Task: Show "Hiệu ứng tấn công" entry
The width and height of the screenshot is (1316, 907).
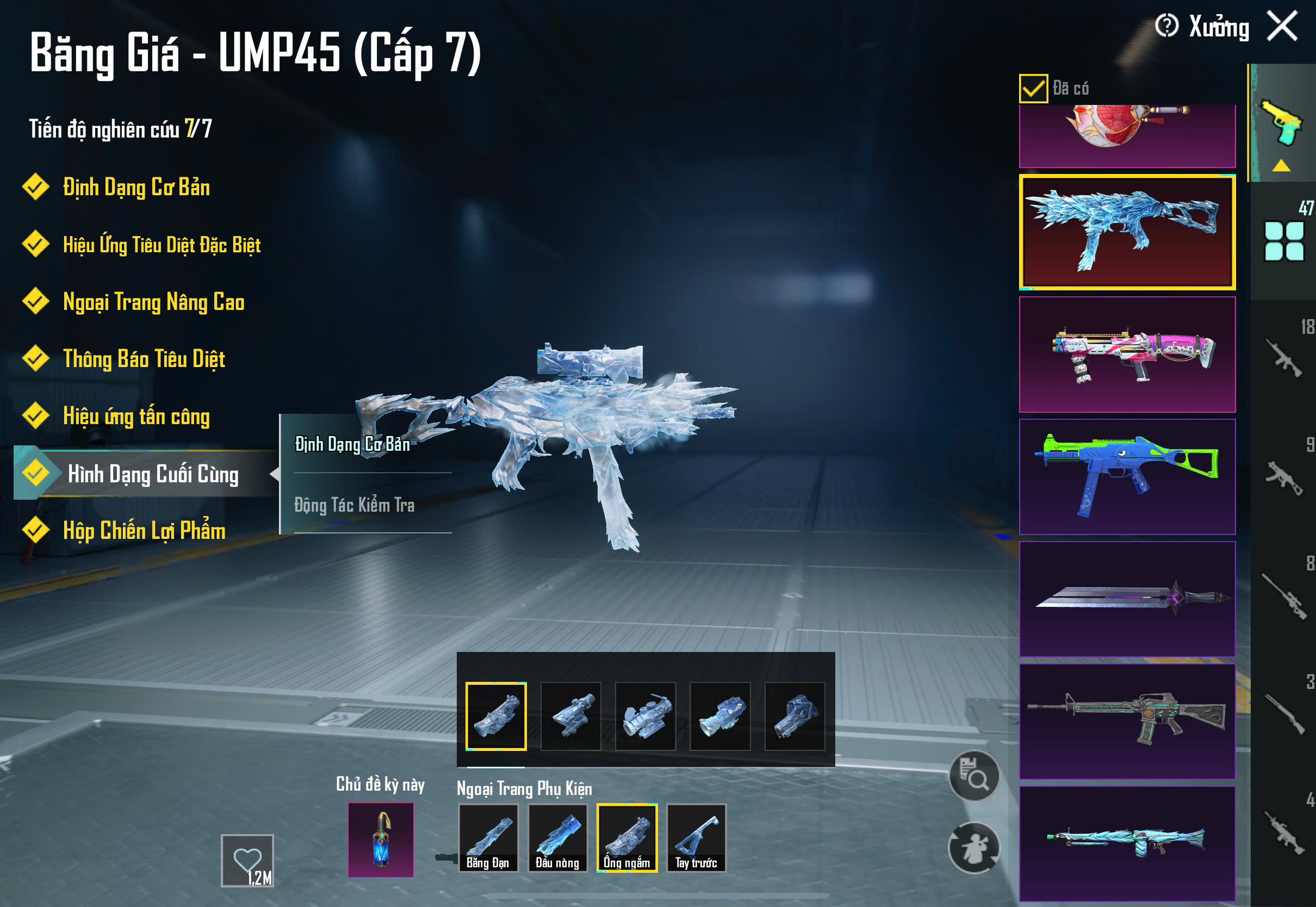Action: tap(136, 417)
